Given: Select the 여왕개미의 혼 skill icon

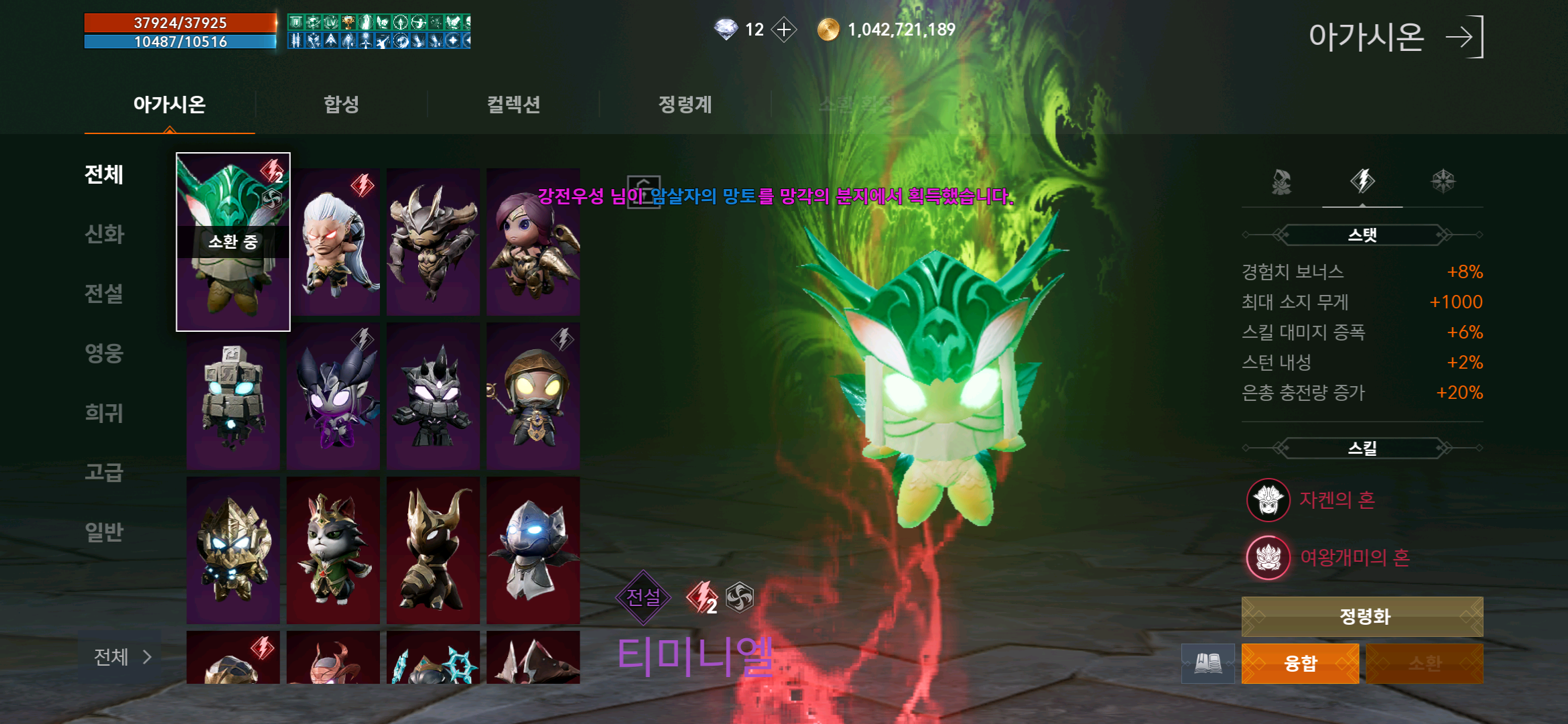Looking at the screenshot, I should tap(1268, 556).
